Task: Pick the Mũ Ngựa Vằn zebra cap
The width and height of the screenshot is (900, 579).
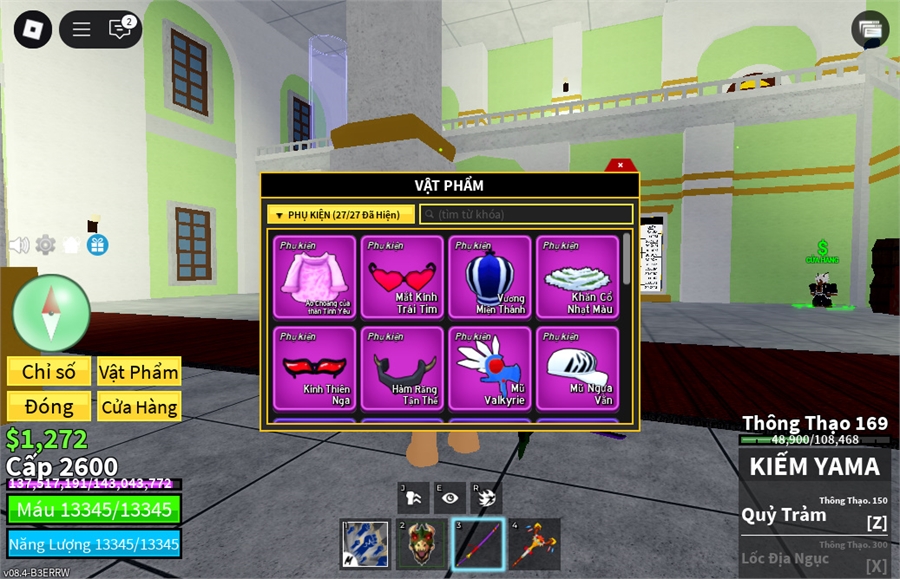Action: 577,368
